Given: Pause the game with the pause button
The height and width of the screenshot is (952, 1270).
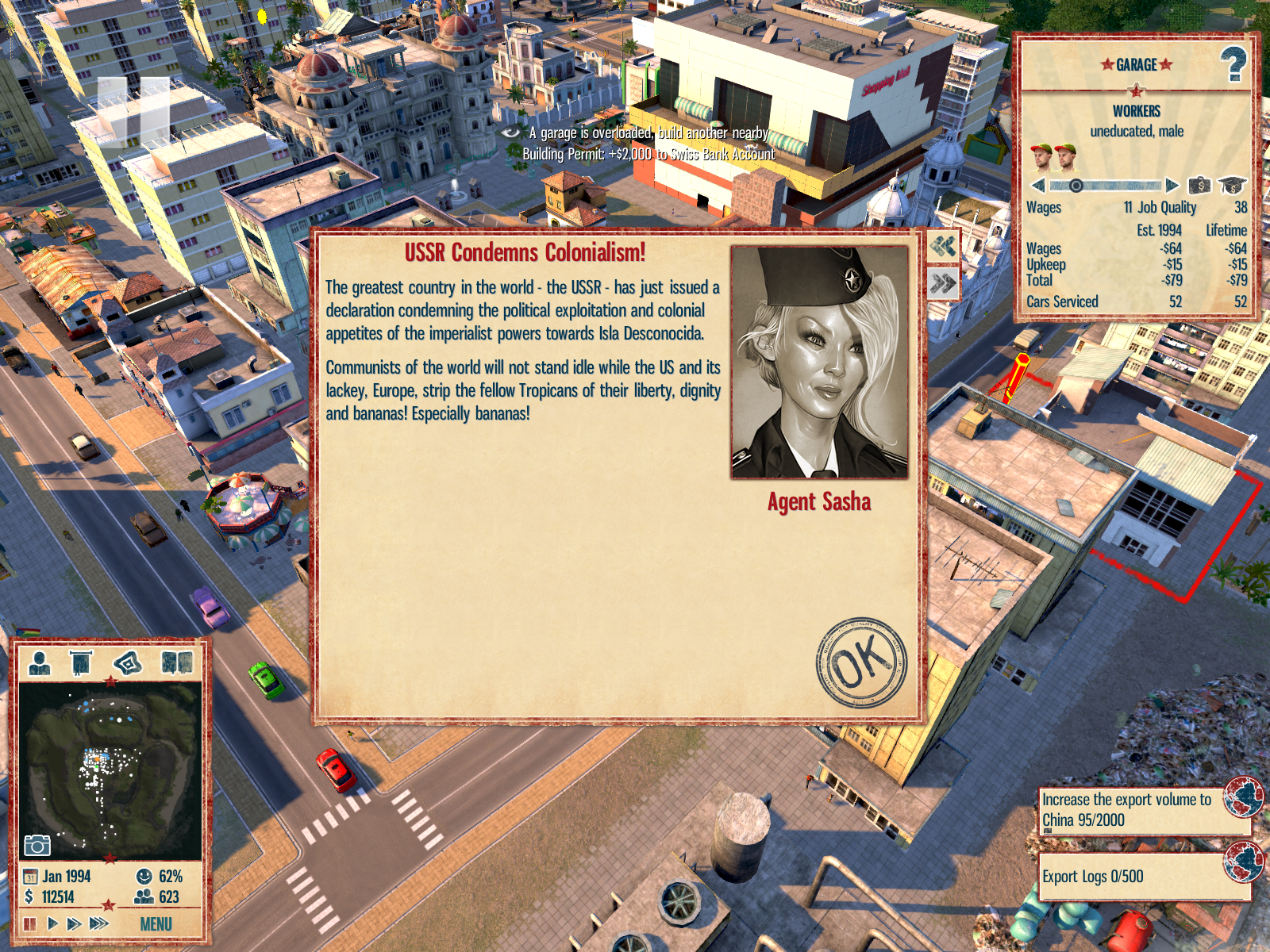Looking at the screenshot, I should (30, 923).
